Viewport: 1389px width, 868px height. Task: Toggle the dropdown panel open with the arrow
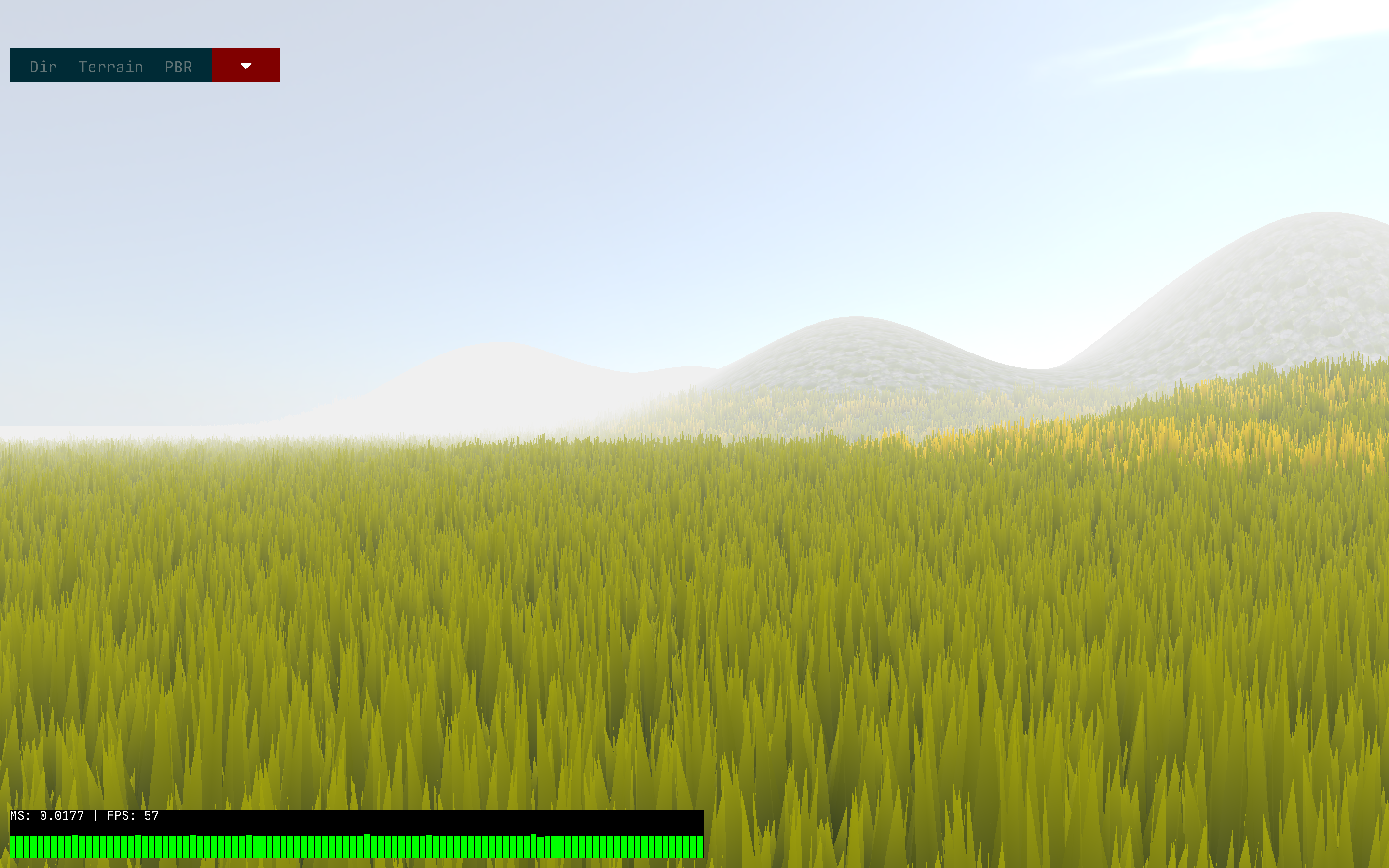[x=245, y=65]
